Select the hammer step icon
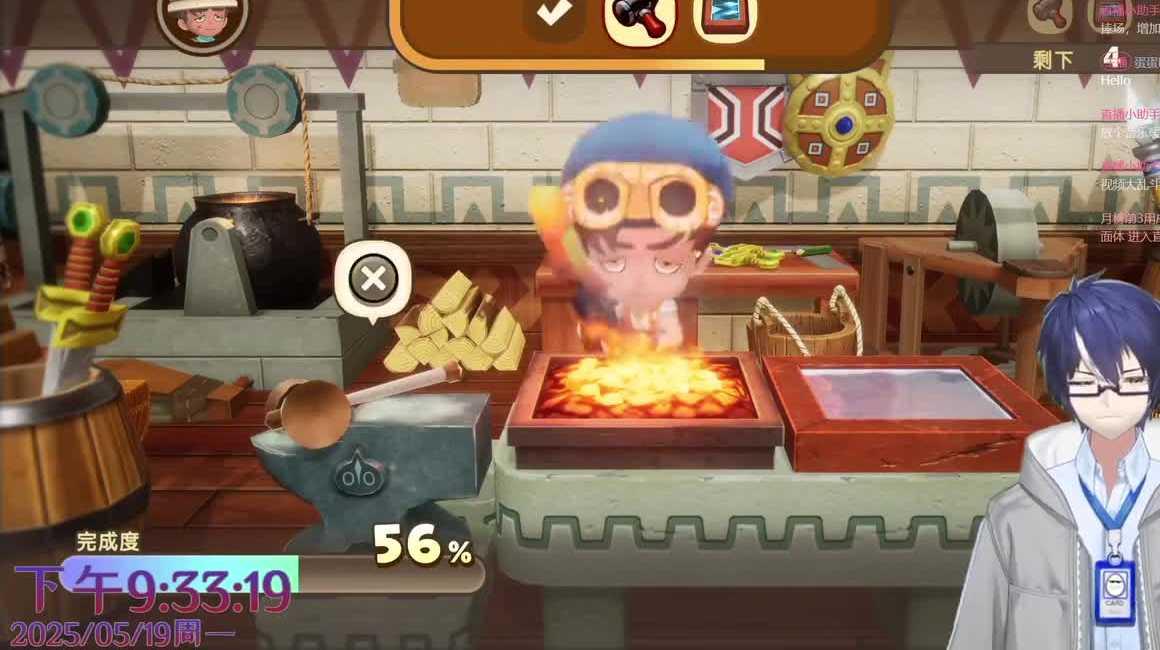 coord(639,16)
